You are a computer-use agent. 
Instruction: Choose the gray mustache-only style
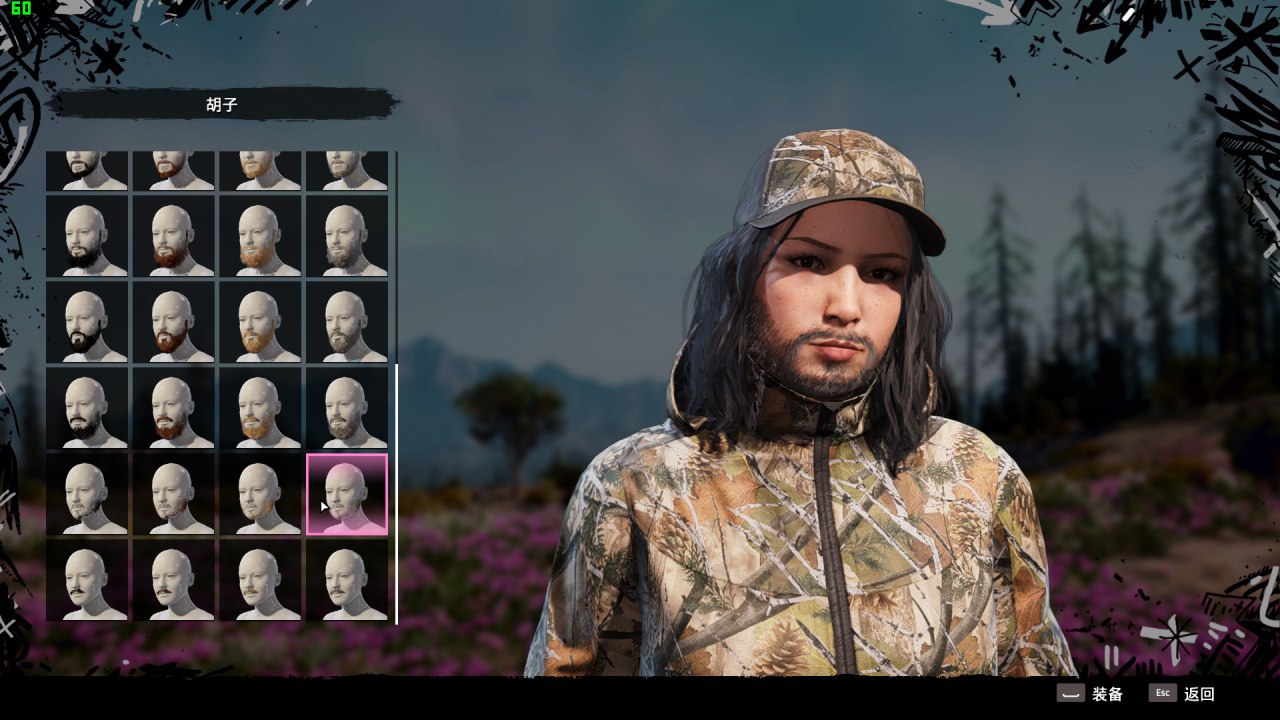pyautogui.click(x=346, y=580)
